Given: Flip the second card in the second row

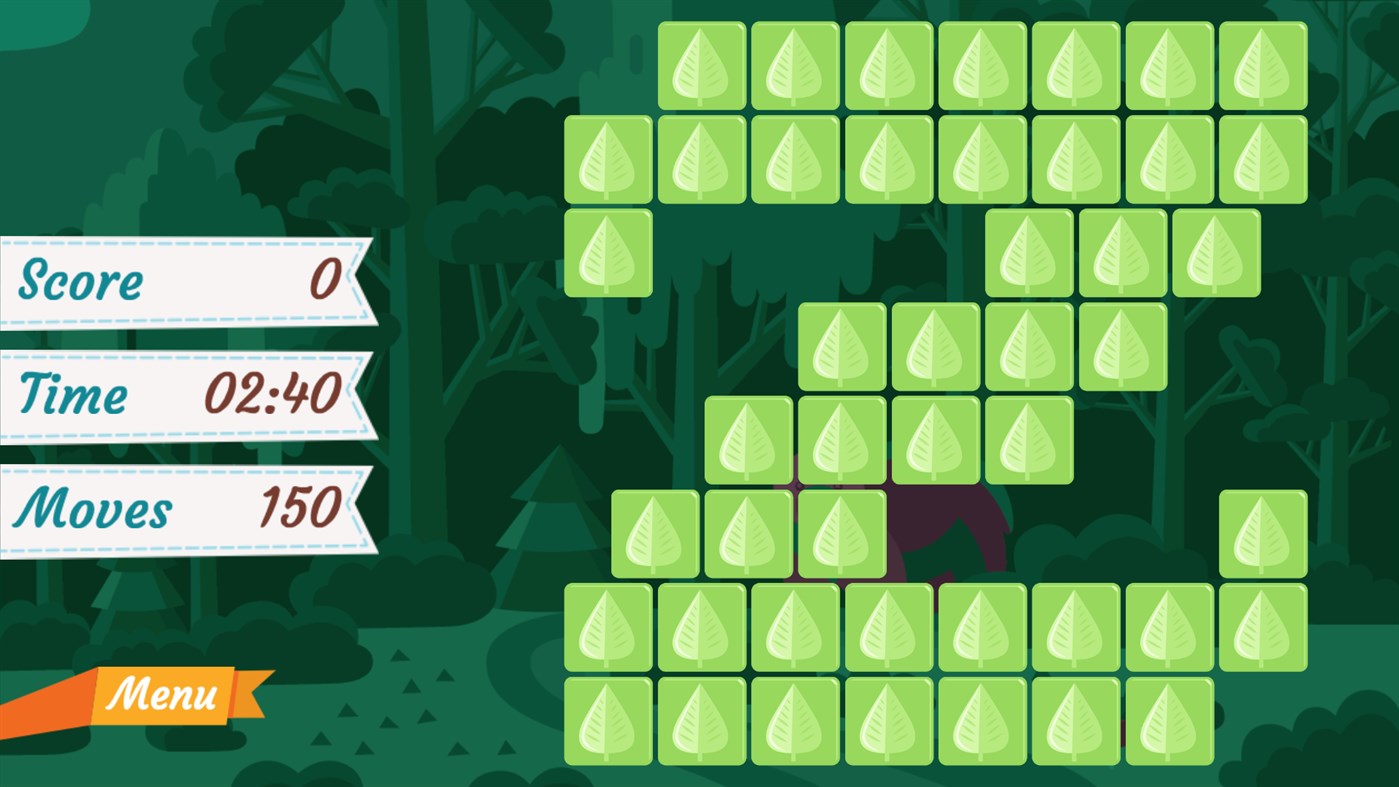Looking at the screenshot, I should pos(701,160).
